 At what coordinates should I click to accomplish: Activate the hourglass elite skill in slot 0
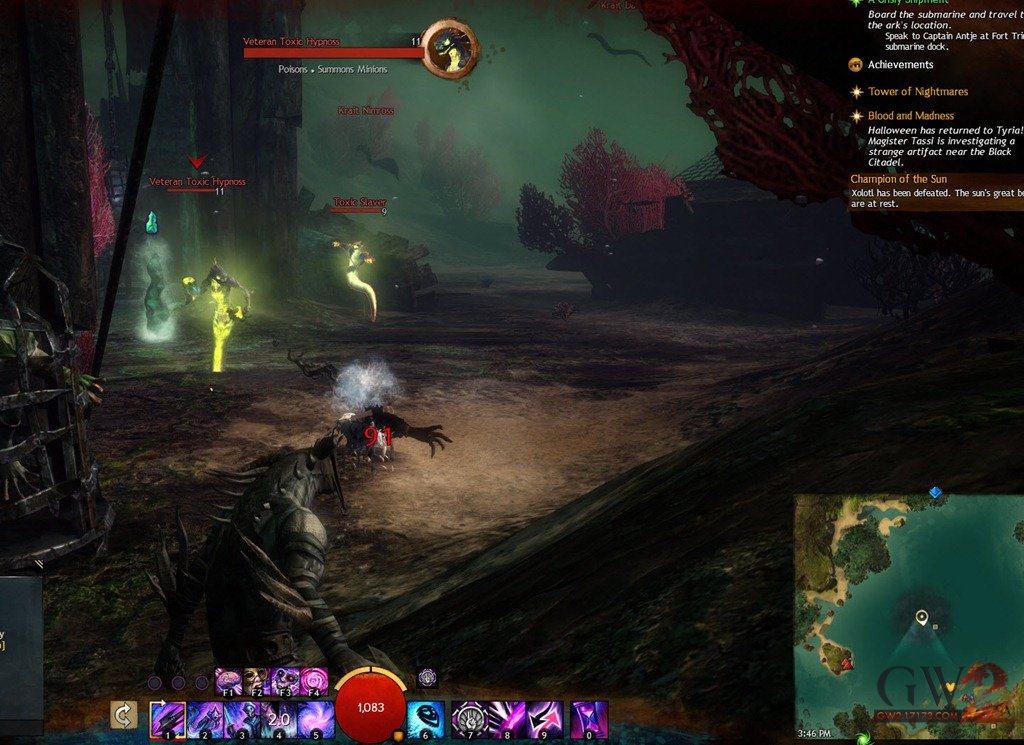tap(590, 719)
